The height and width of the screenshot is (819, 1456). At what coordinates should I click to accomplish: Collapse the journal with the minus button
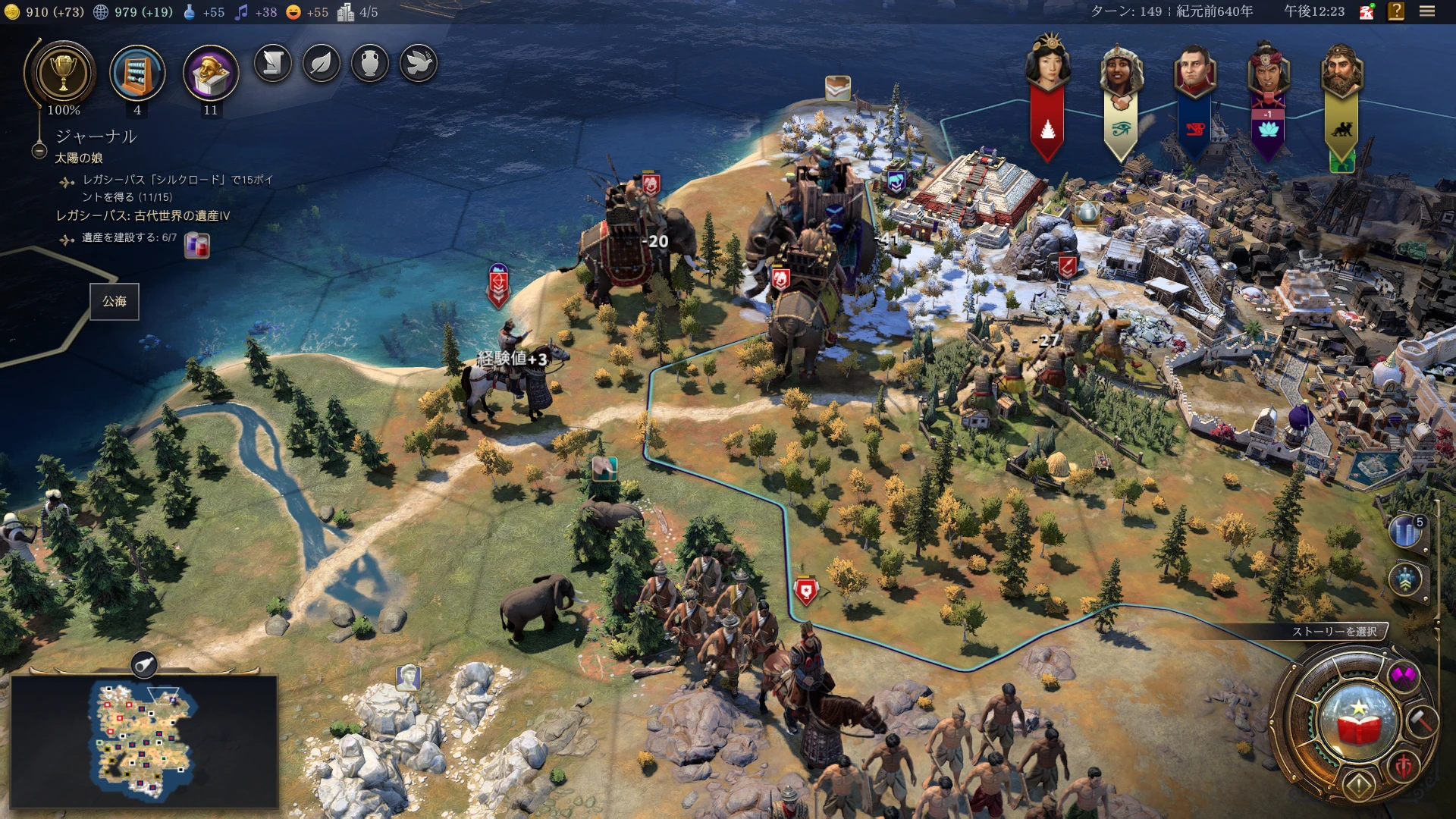[39, 151]
